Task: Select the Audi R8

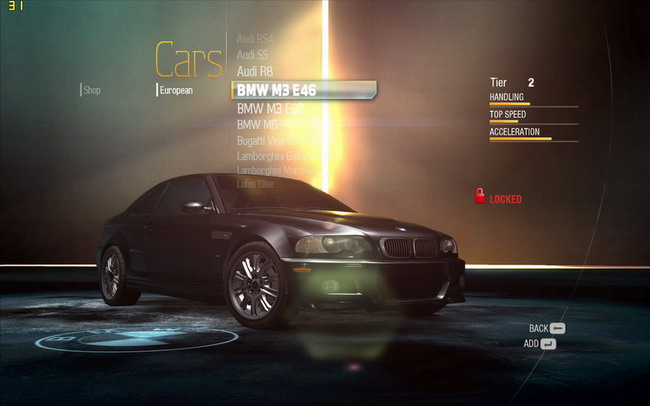Action: pyautogui.click(x=254, y=71)
